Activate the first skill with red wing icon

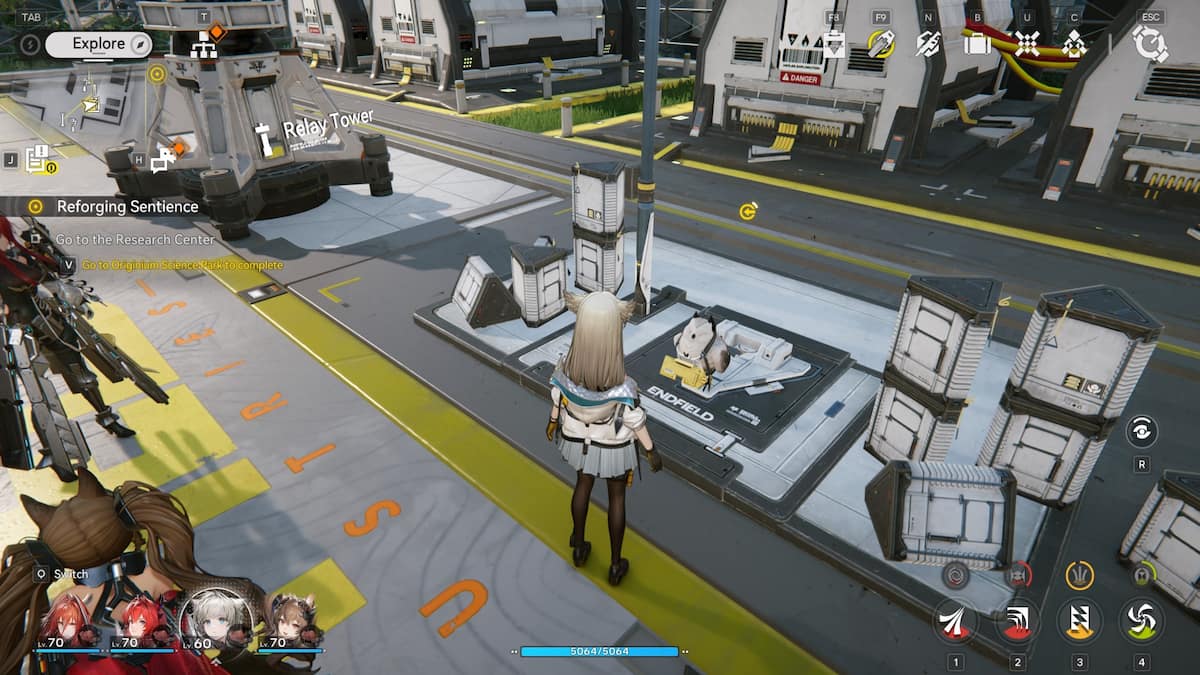point(956,620)
